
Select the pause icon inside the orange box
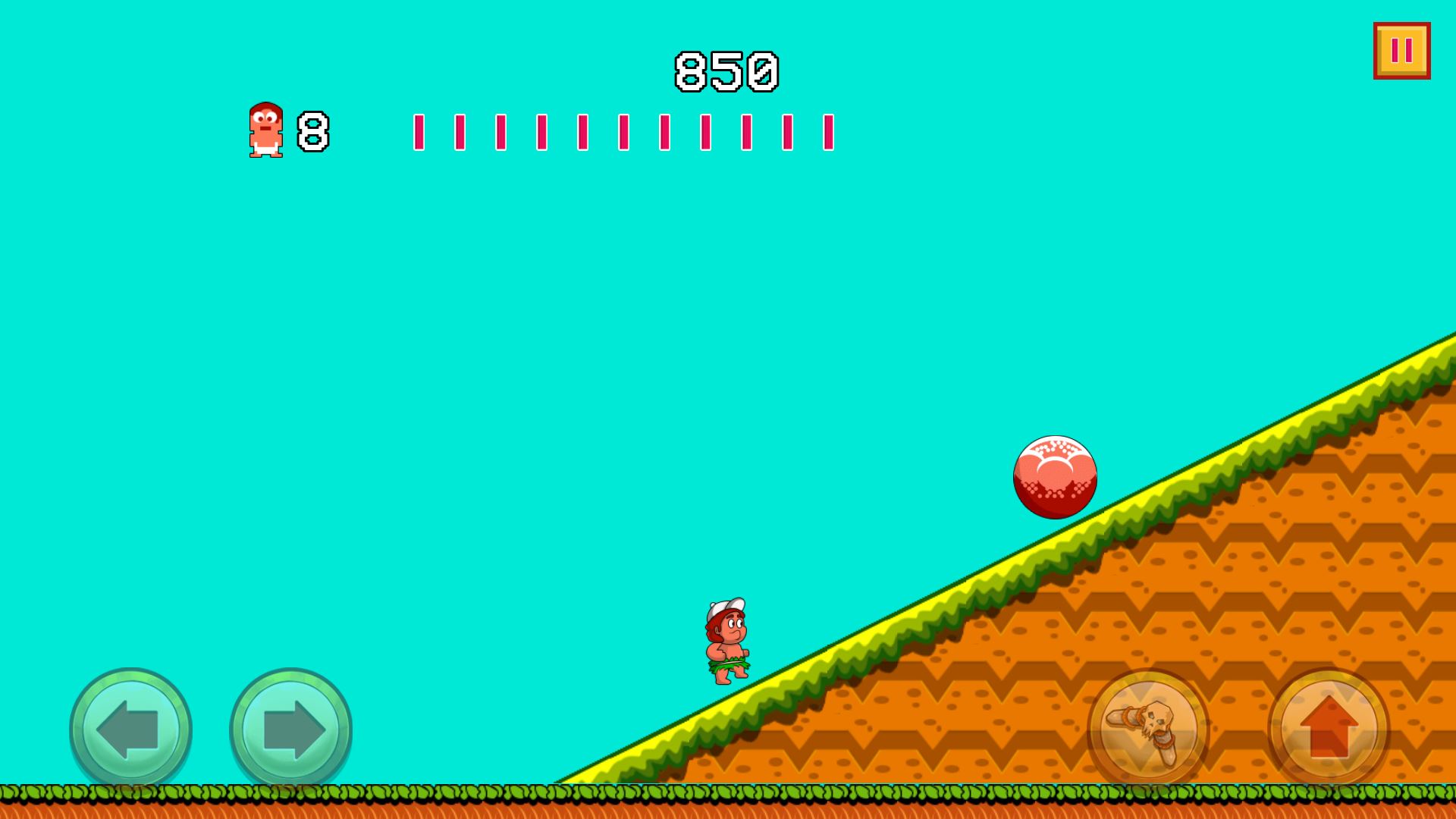point(1400,51)
